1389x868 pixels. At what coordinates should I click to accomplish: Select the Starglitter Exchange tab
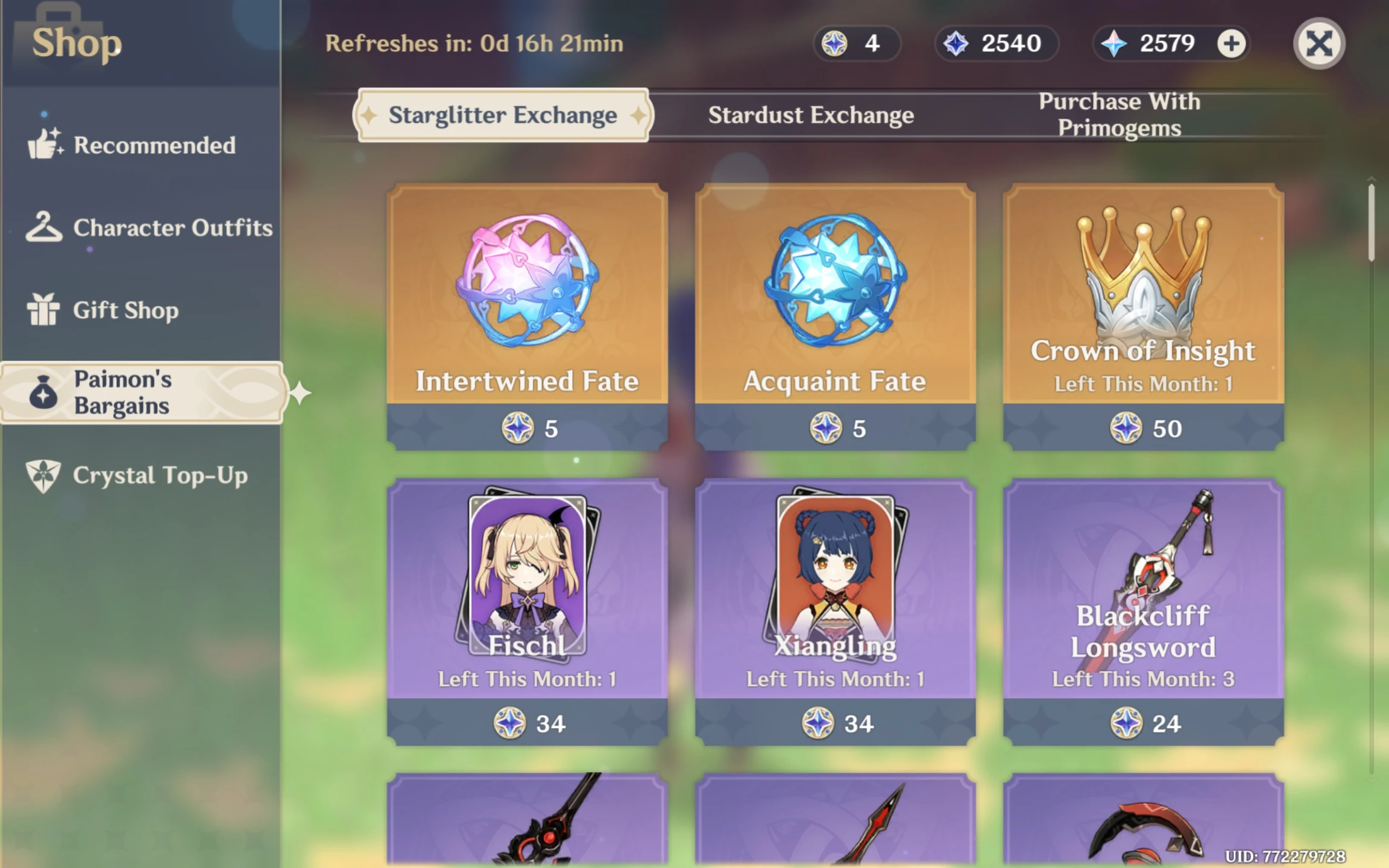coord(503,115)
